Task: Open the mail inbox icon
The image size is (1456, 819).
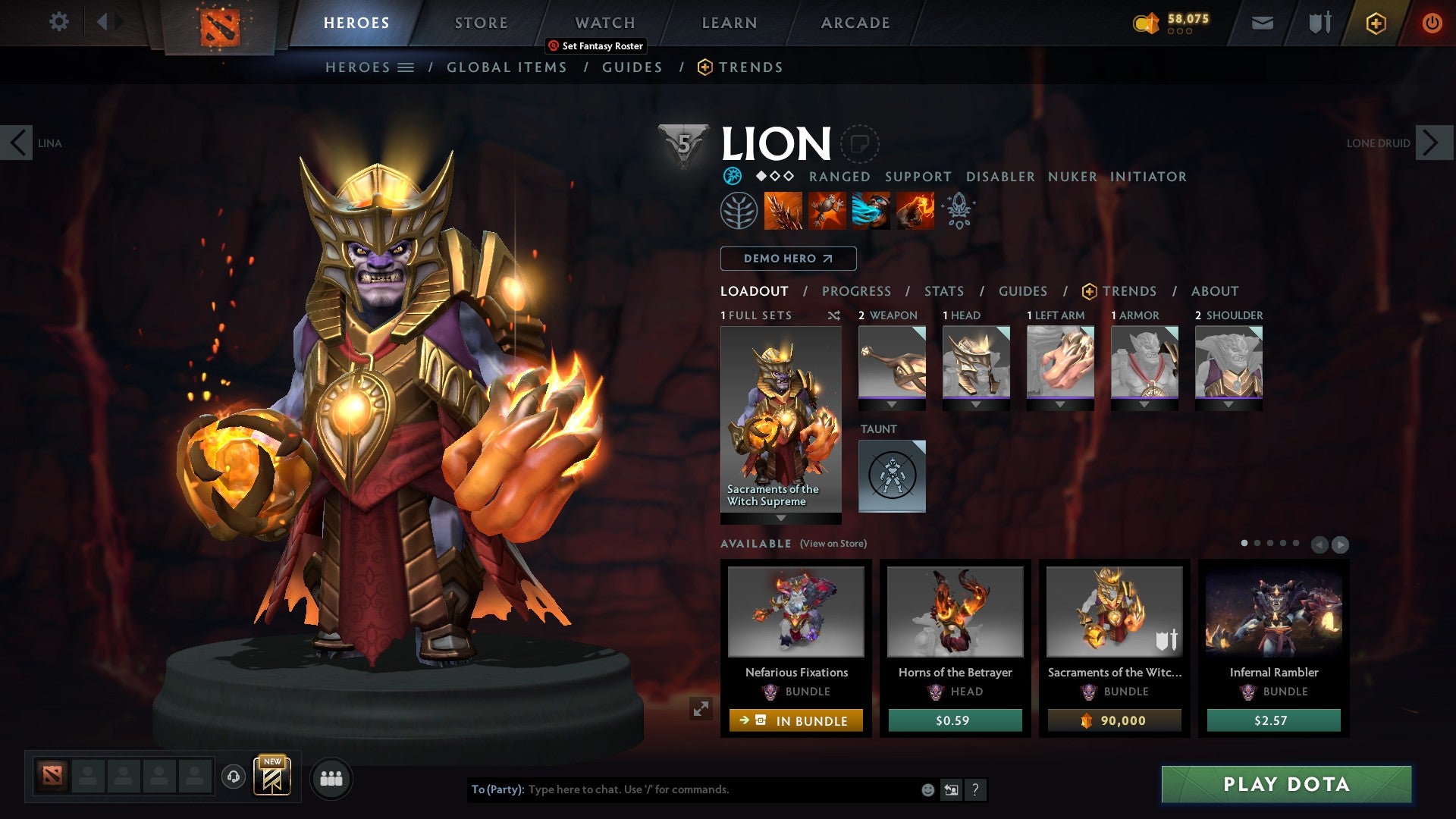Action: click(1262, 23)
